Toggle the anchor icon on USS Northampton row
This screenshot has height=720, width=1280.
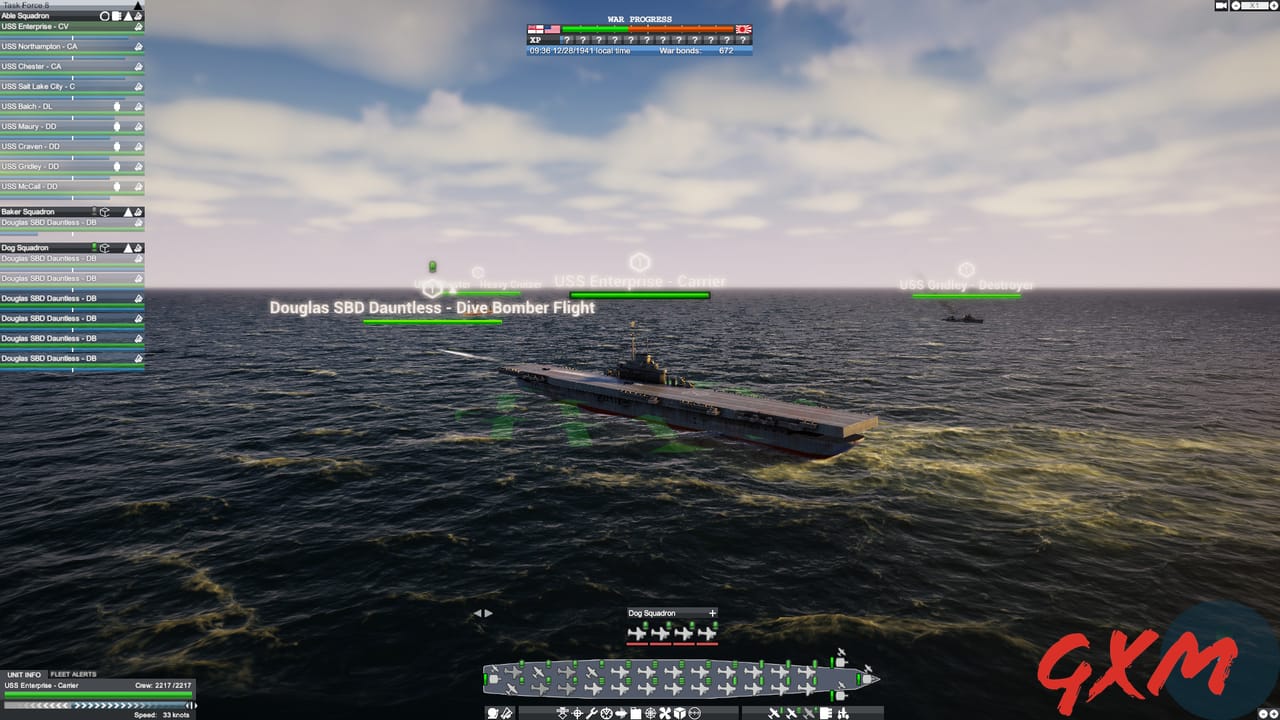(x=138, y=46)
